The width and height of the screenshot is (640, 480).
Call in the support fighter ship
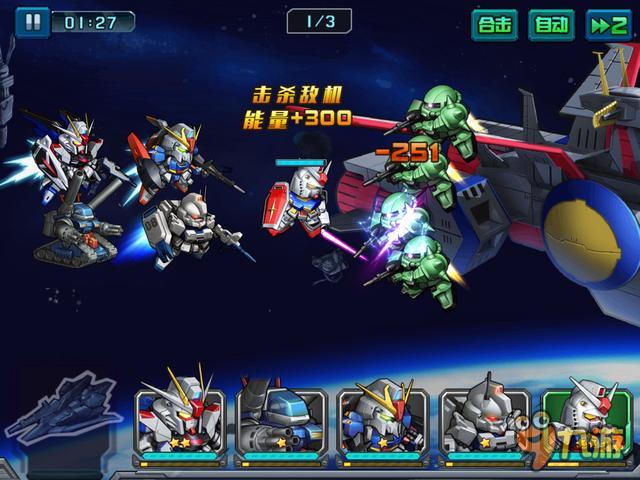(x=63, y=410)
